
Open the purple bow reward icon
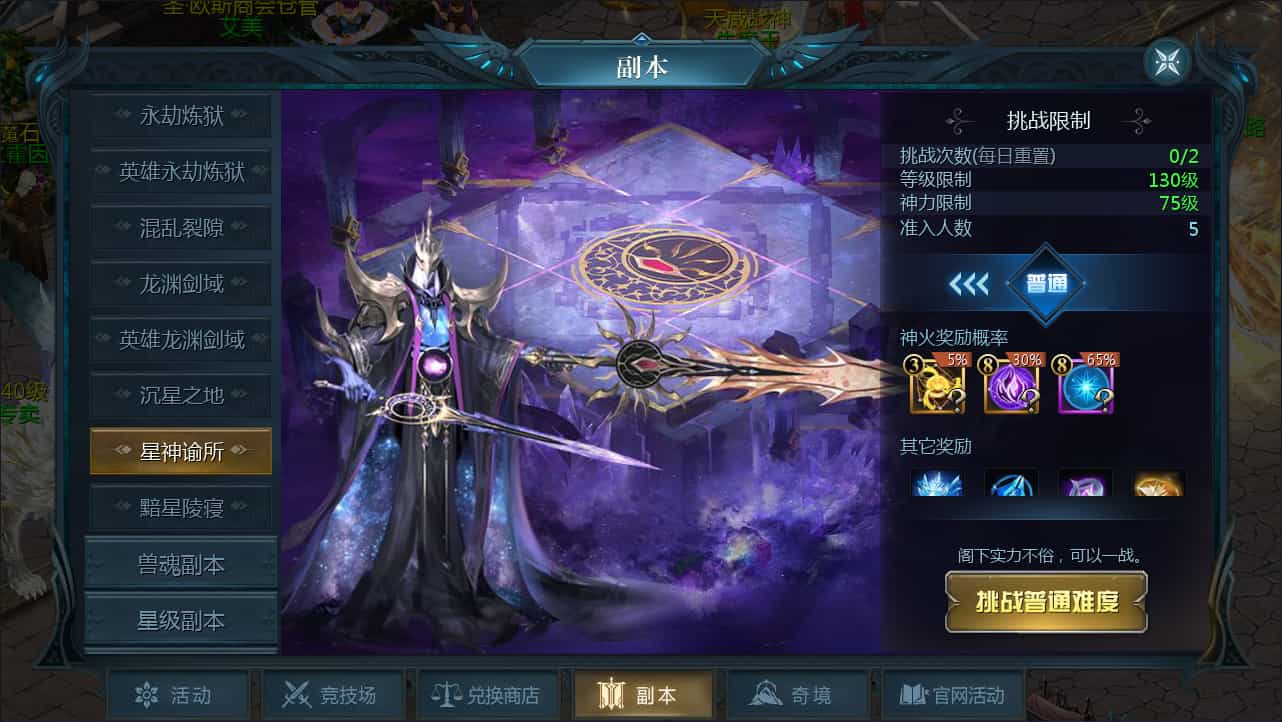point(1084,486)
